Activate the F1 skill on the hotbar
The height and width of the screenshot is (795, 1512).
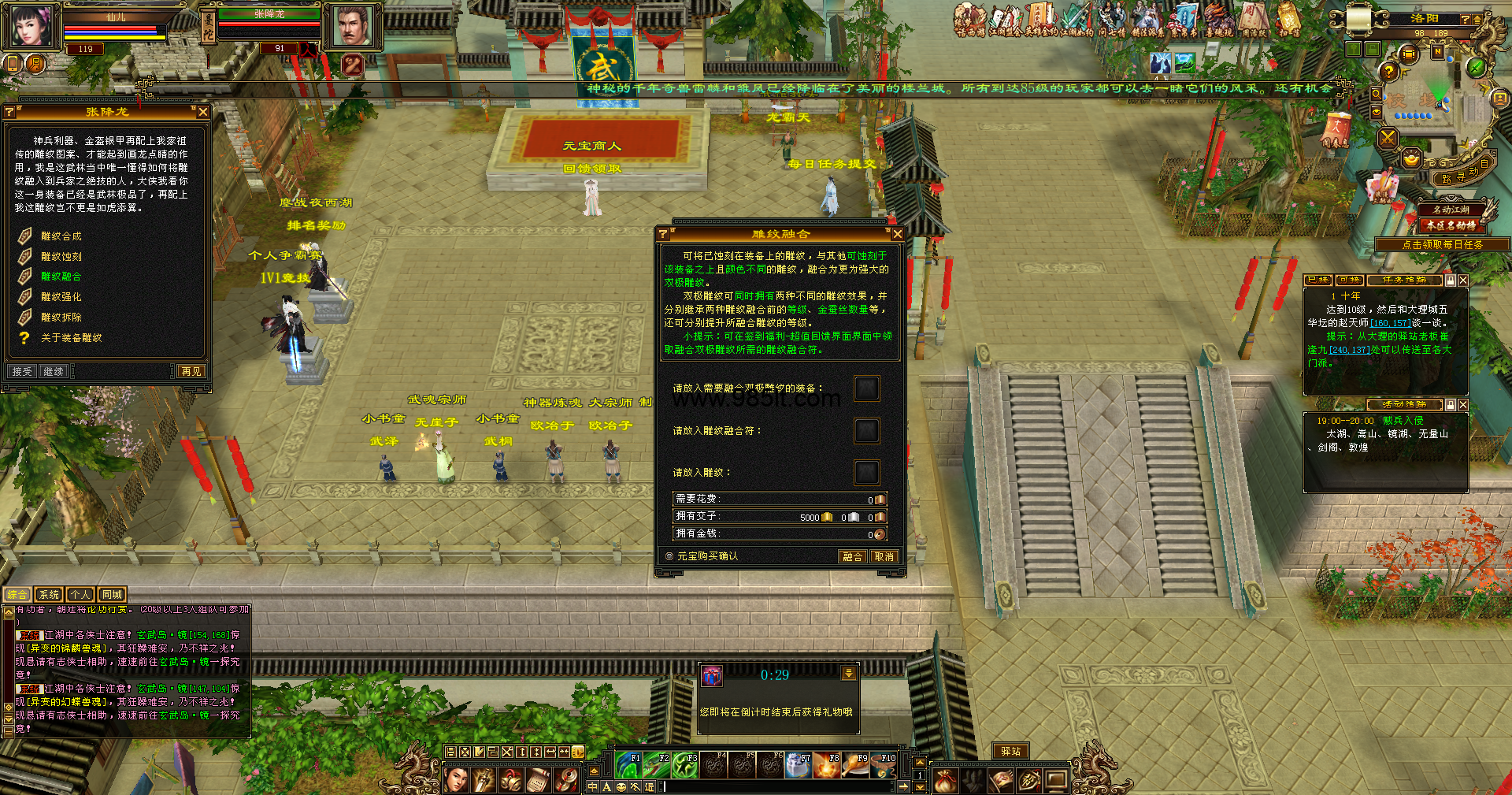click(x=628, y=765)
